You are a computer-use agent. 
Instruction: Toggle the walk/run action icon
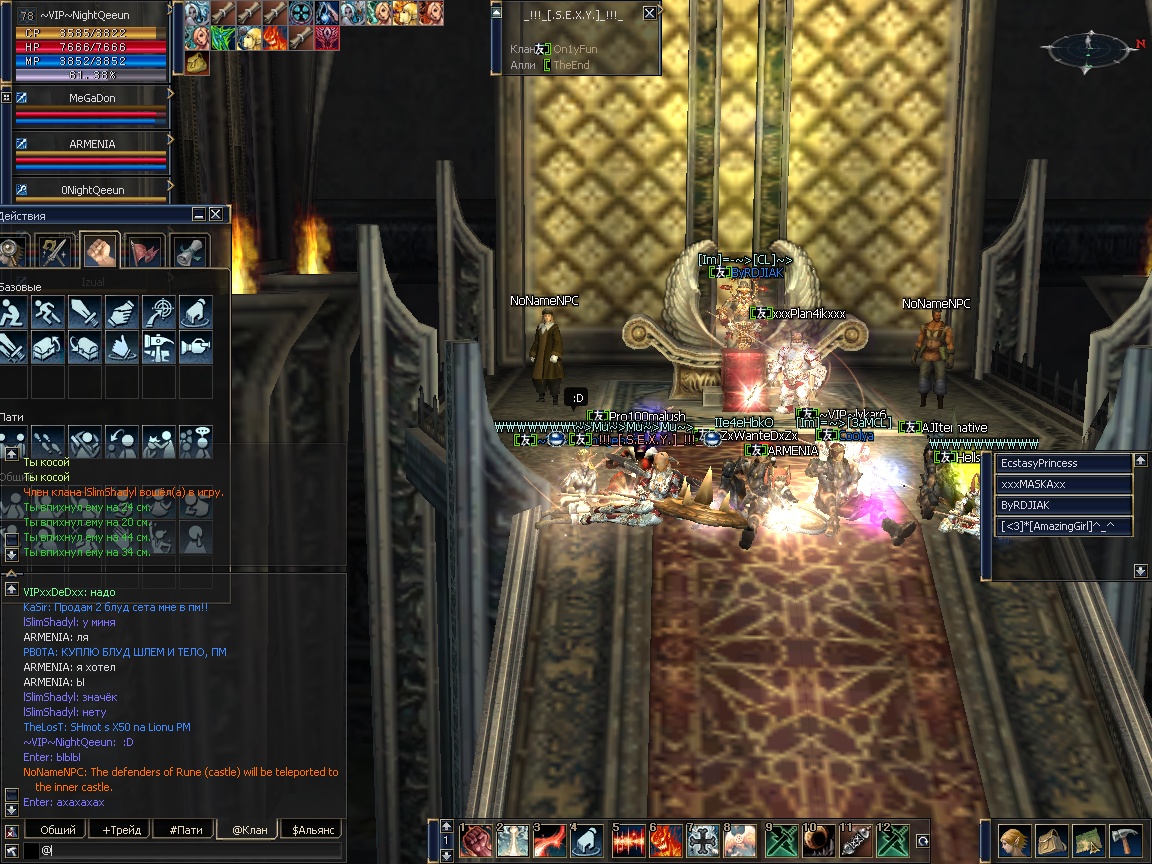click(x=48, y=313)
